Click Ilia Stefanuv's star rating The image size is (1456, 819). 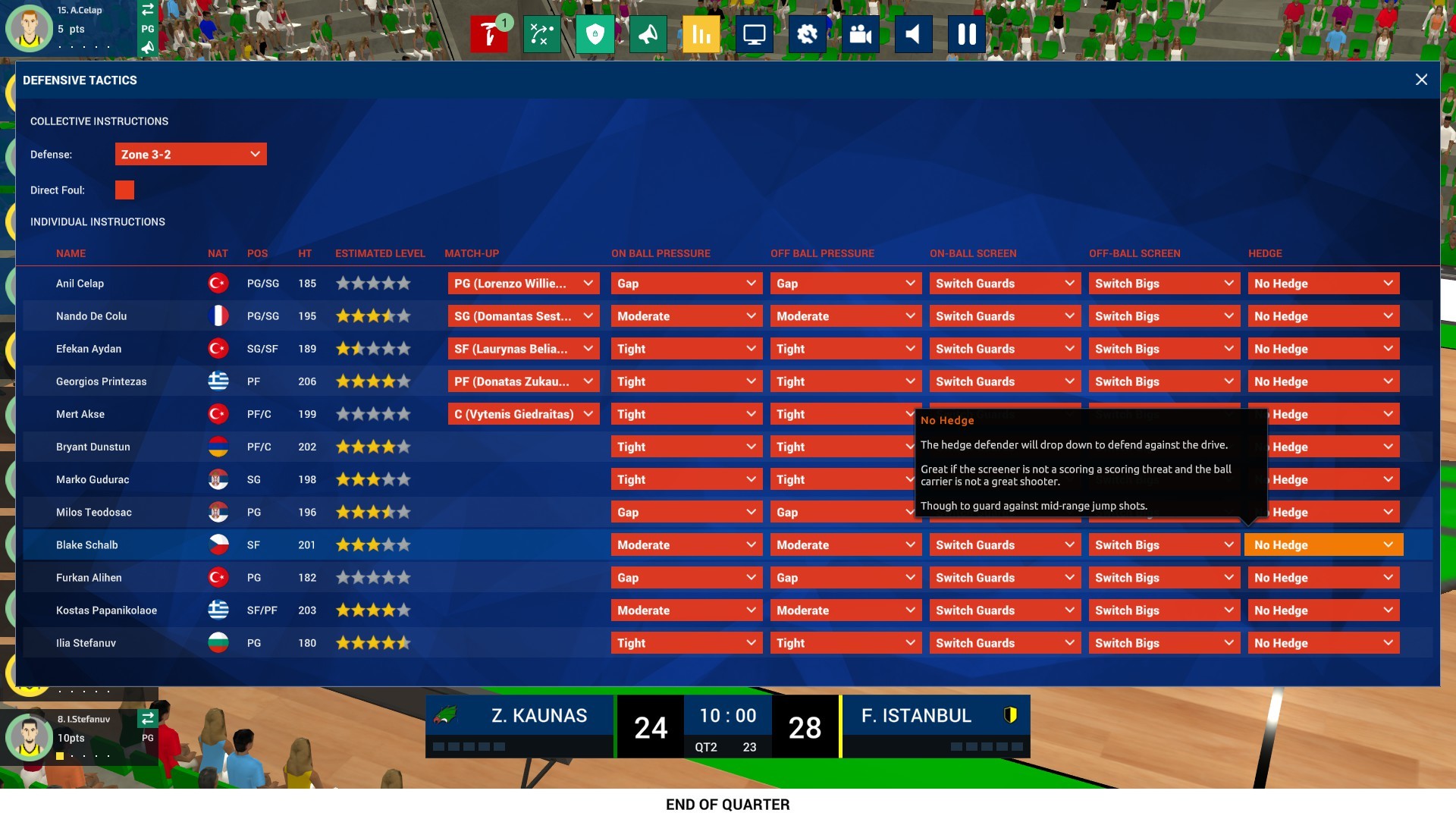372,642
